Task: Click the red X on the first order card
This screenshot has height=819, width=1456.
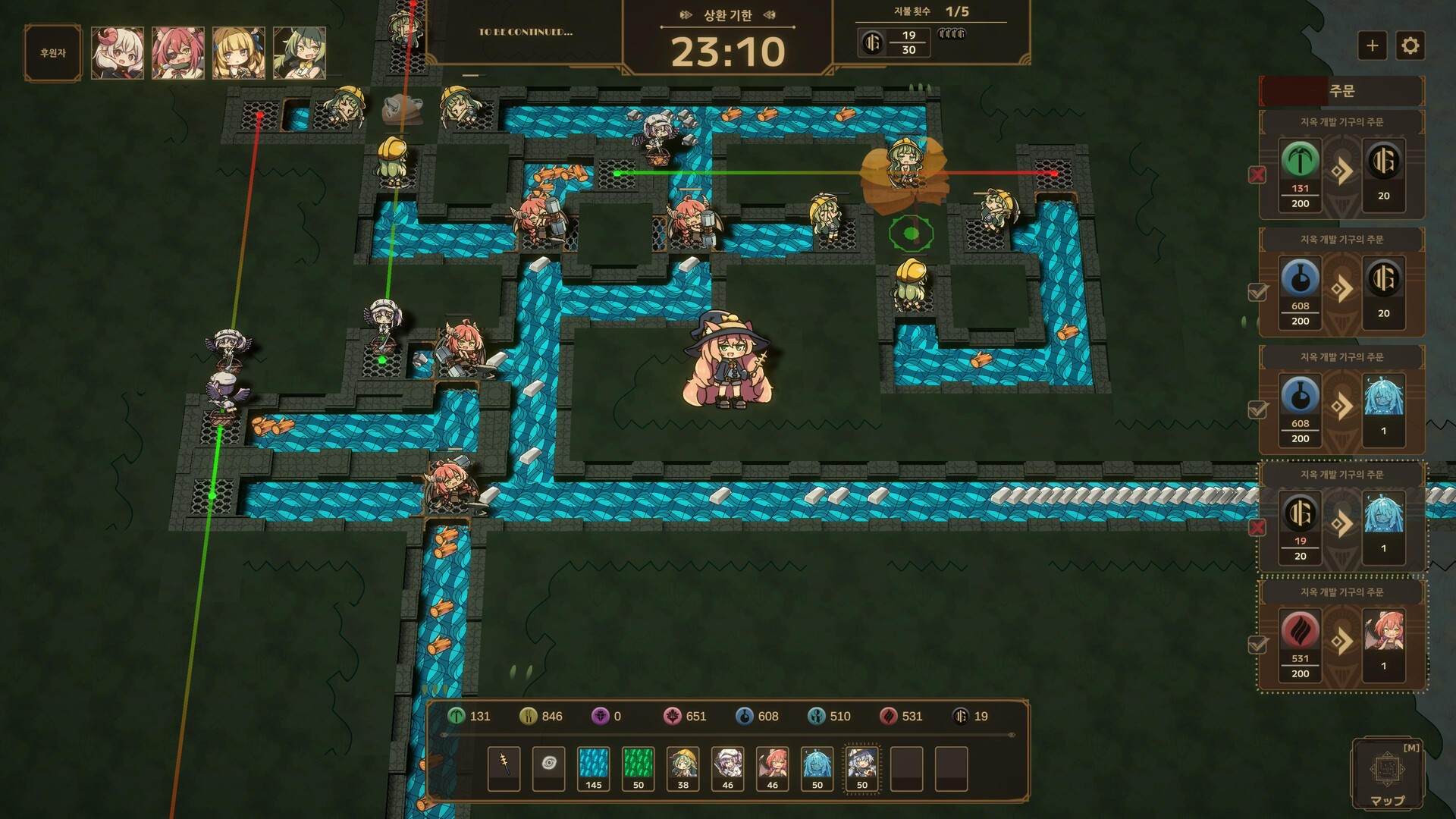Action: 1258,174
